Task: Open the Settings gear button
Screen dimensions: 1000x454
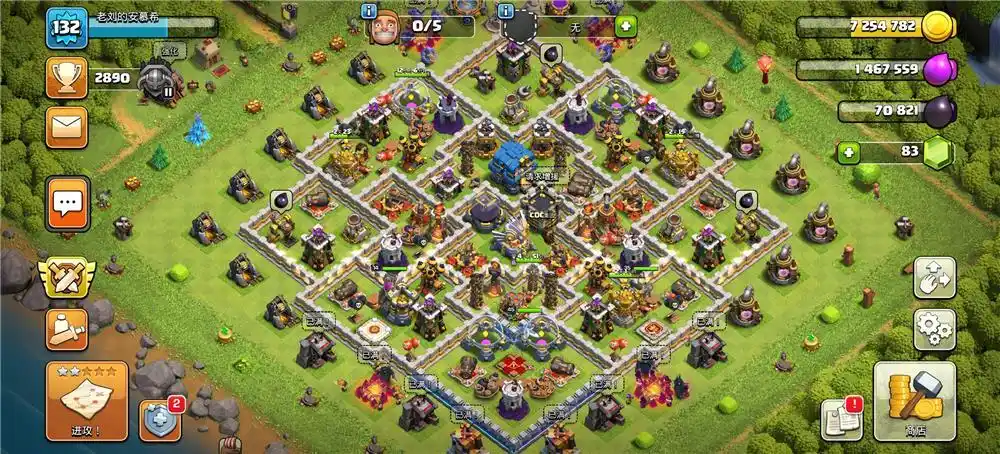Action: click(934, 329)
